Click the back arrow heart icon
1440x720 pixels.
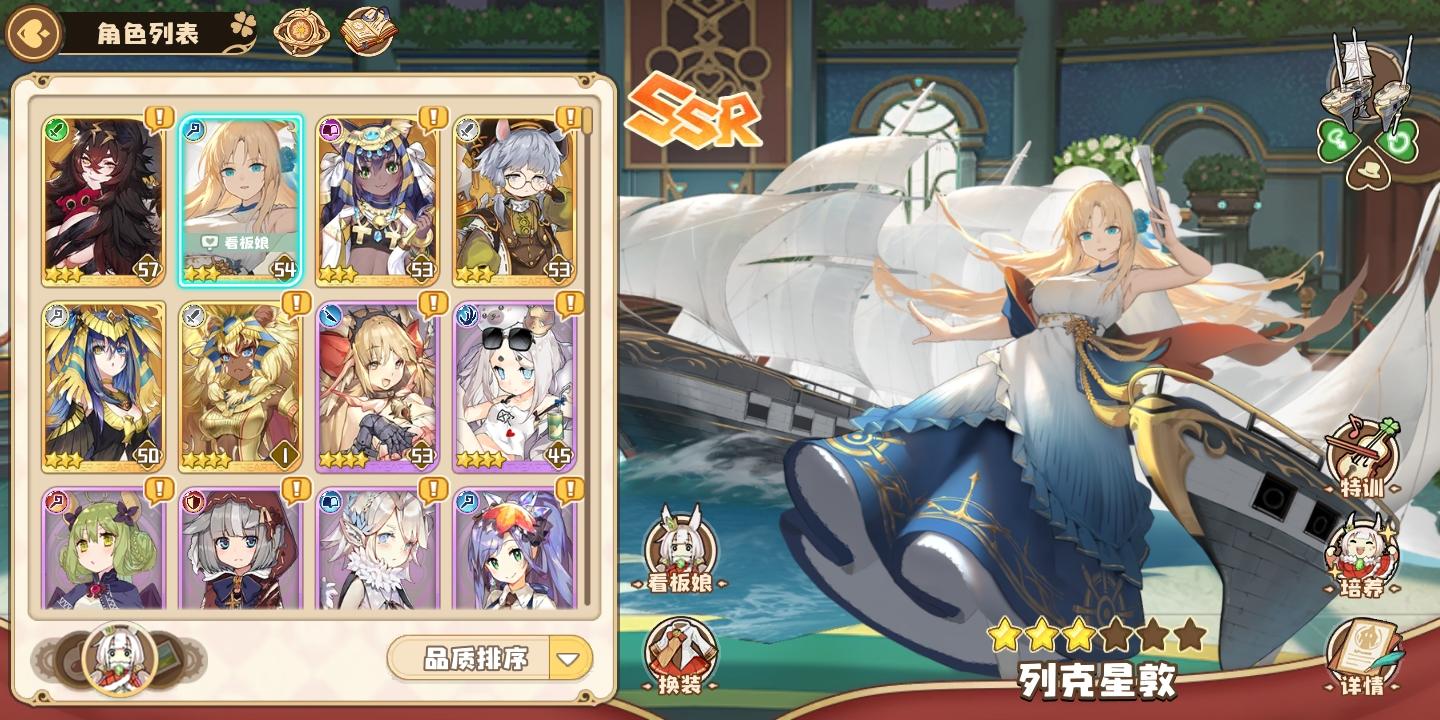[32, 31]
